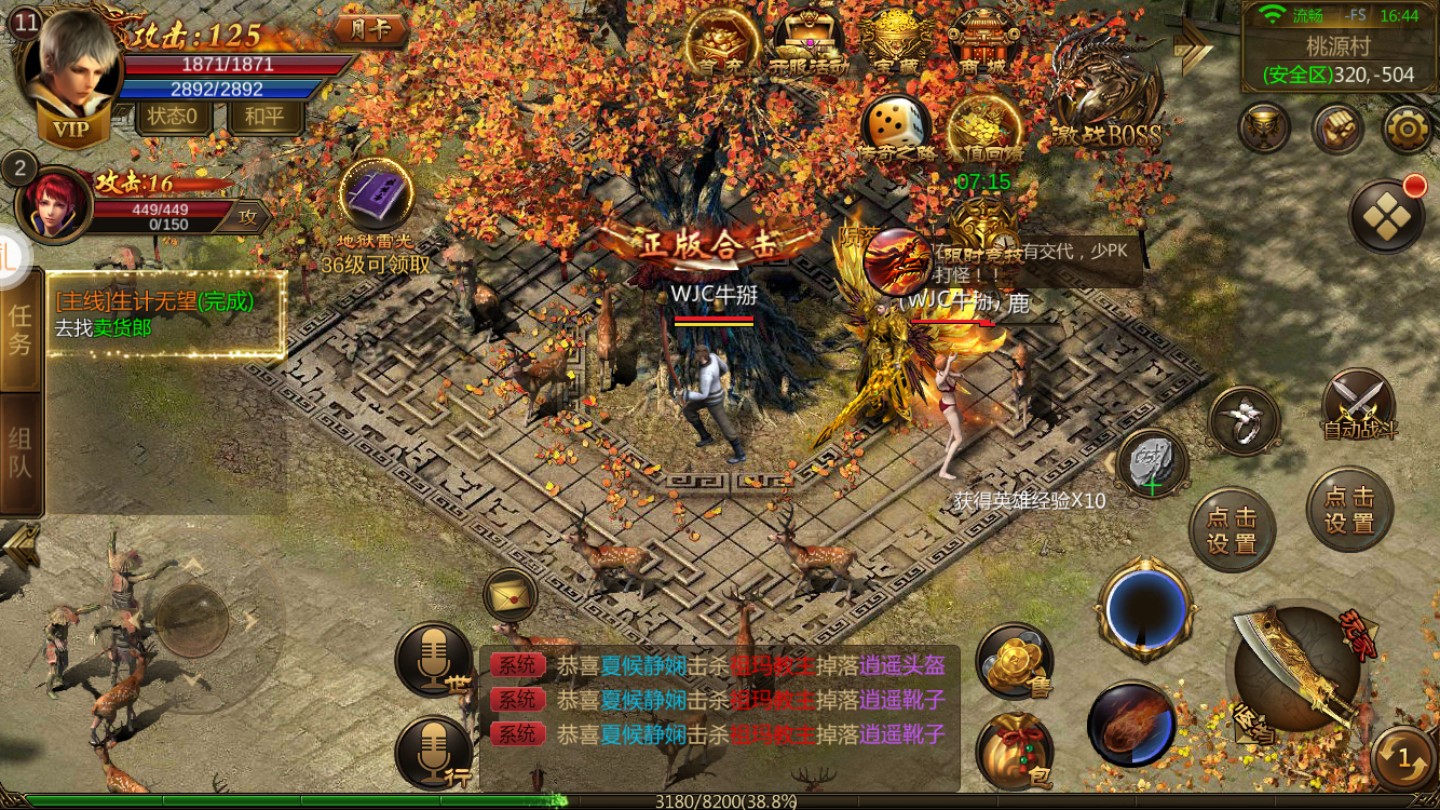Open the gear settings button
This screenshot has height=810, width=1440.
pyautogui.click(x=1407, y=129)
